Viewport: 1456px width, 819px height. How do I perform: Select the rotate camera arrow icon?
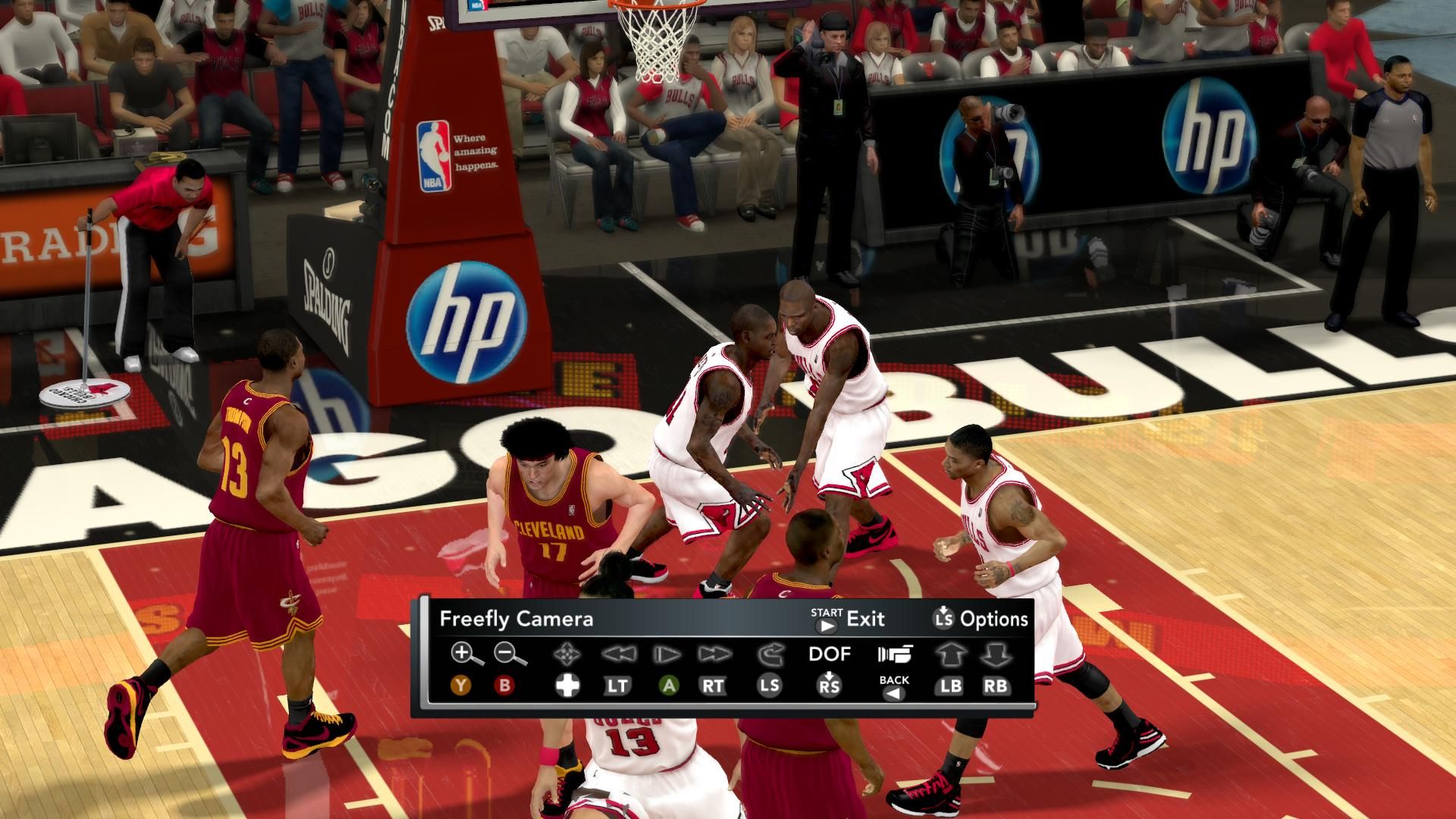[x=769, y=654]
